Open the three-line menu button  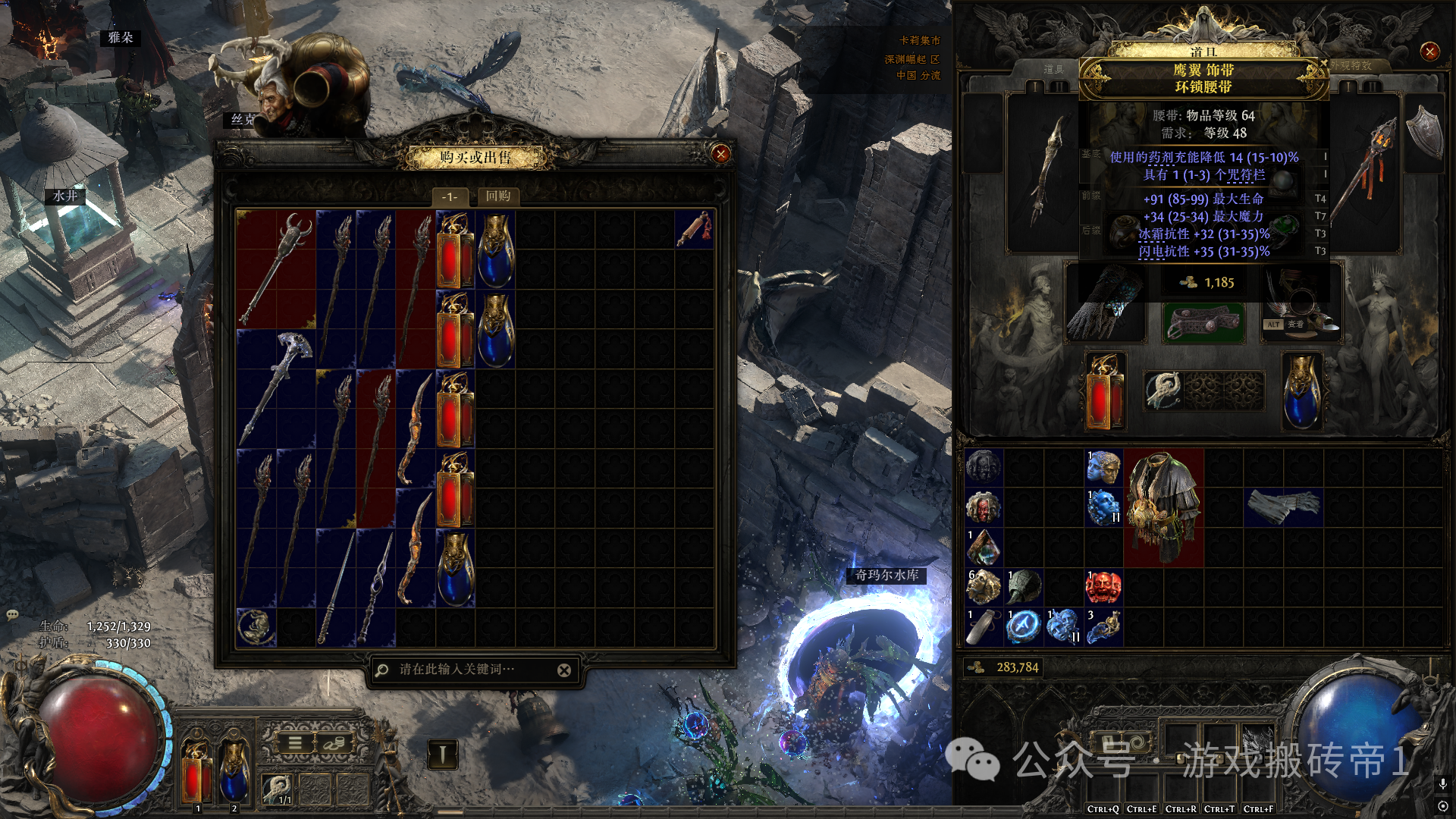click(x=295, y=744)
